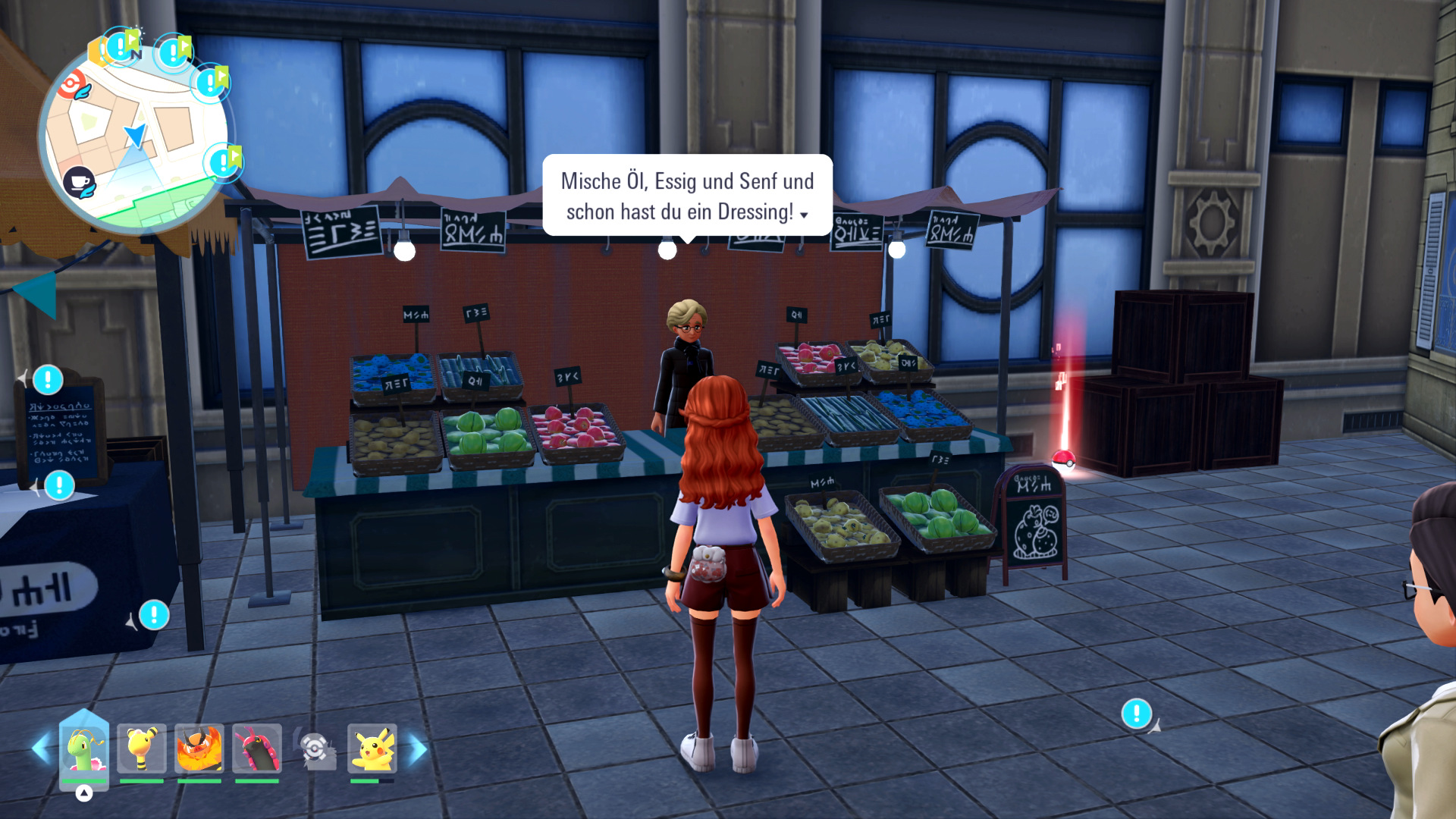The width and height of the screenshot is (1456, 819).
Task: Open the circular minimap
Action: [135, 136]
